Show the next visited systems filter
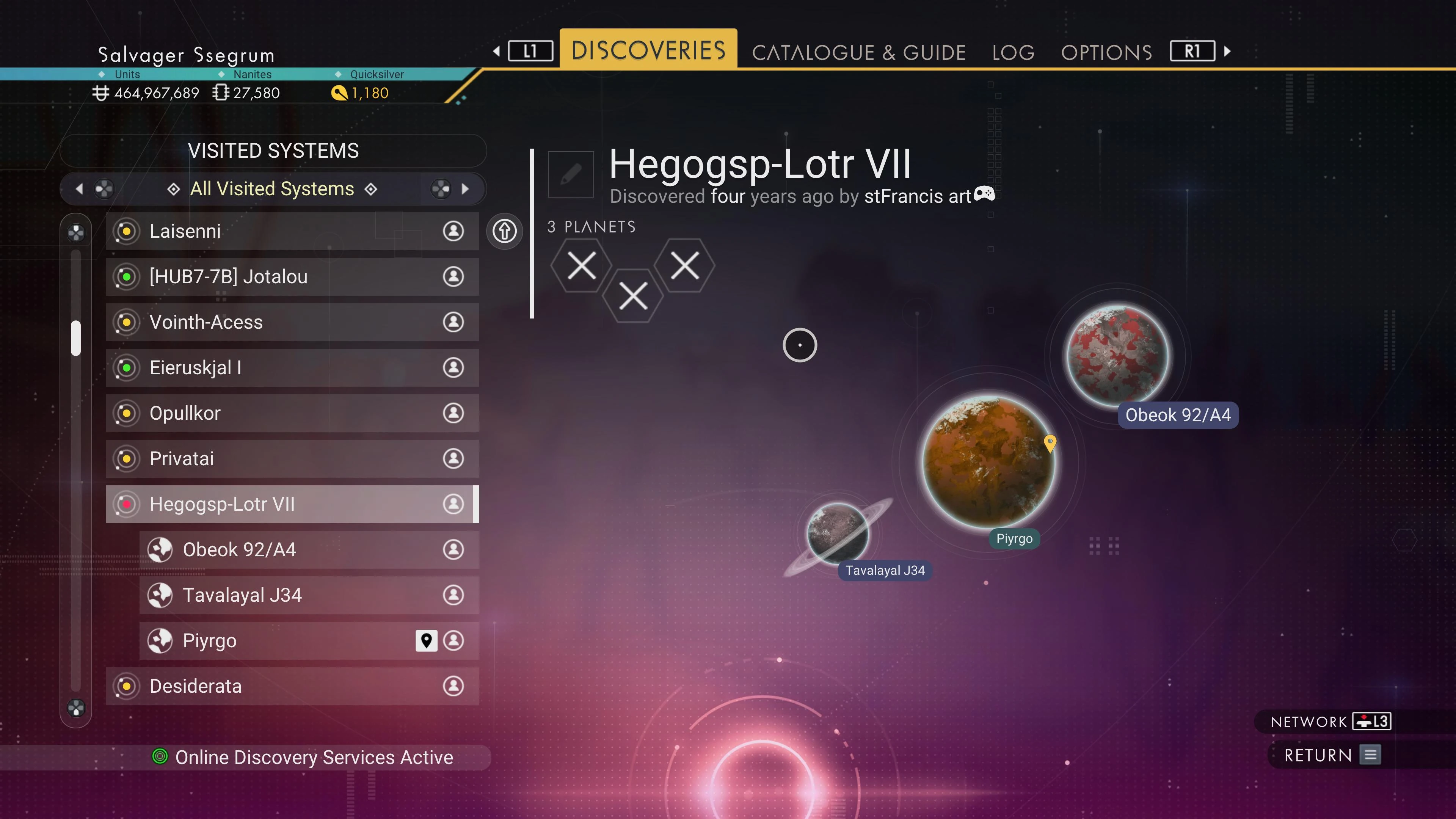This screenshot has height=819, width=1456. click(x=464, y=189)
